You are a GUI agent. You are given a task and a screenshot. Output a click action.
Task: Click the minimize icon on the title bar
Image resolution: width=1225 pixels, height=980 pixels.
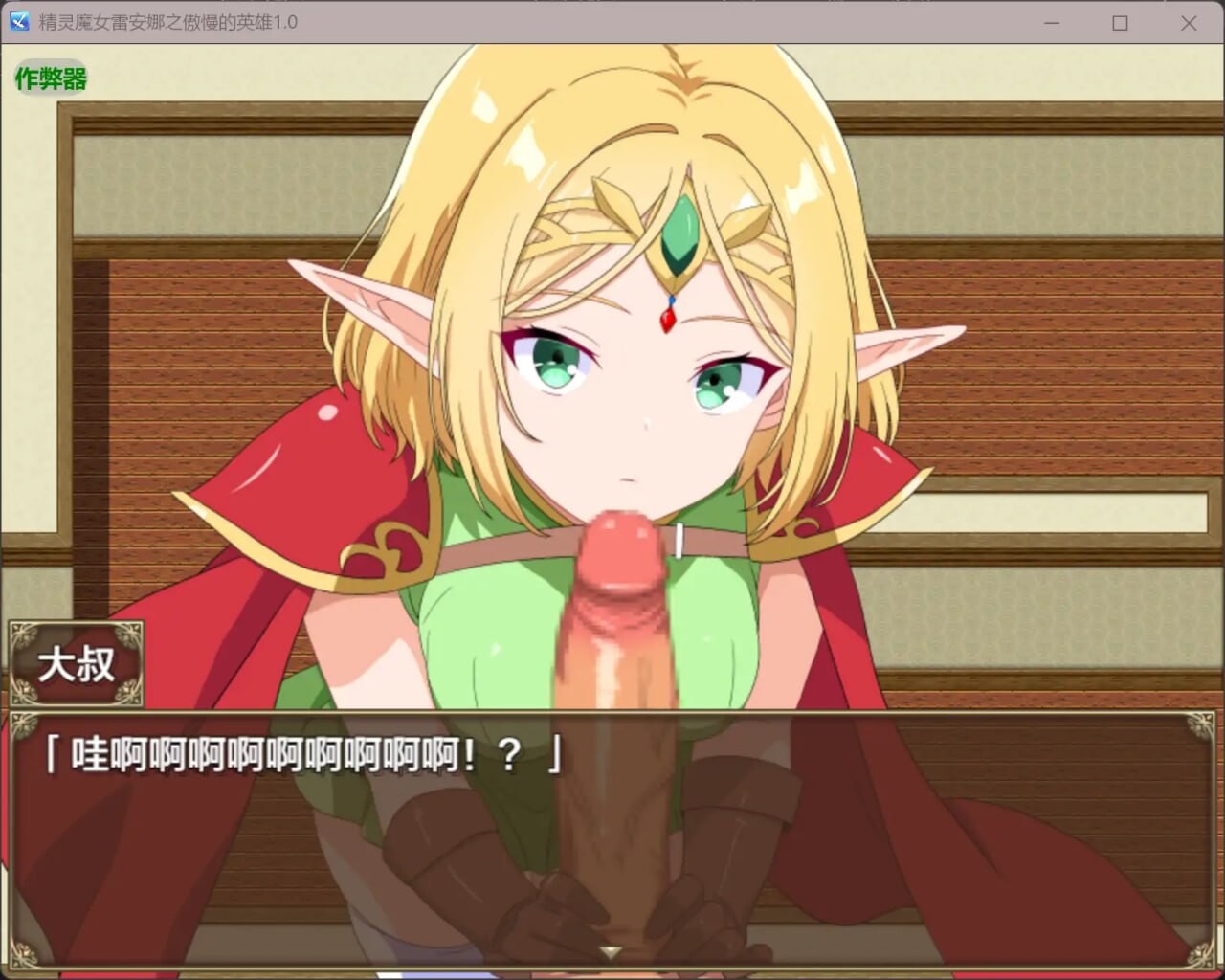coord(1051,23)
